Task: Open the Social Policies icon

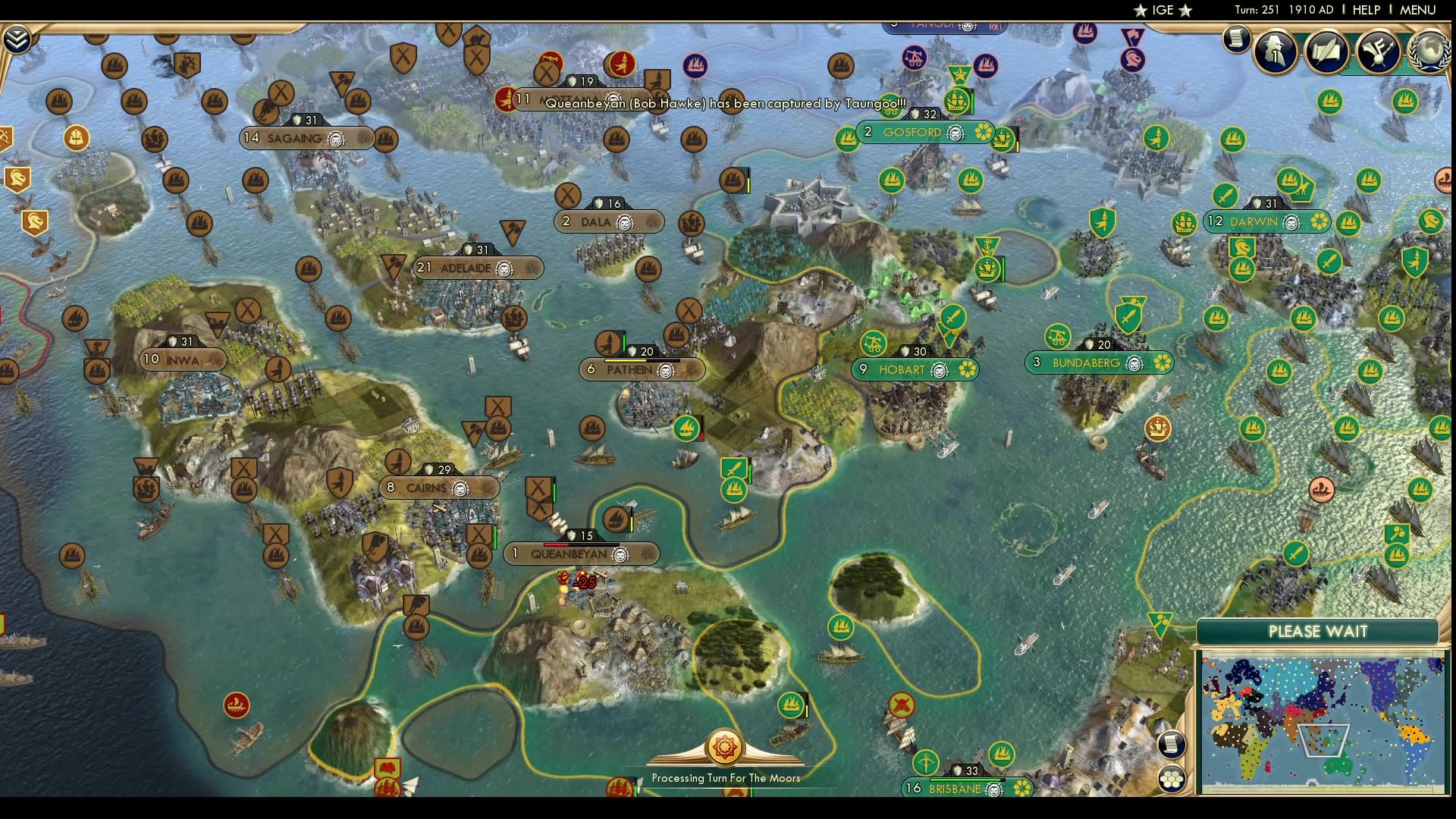Action: 1326,52
